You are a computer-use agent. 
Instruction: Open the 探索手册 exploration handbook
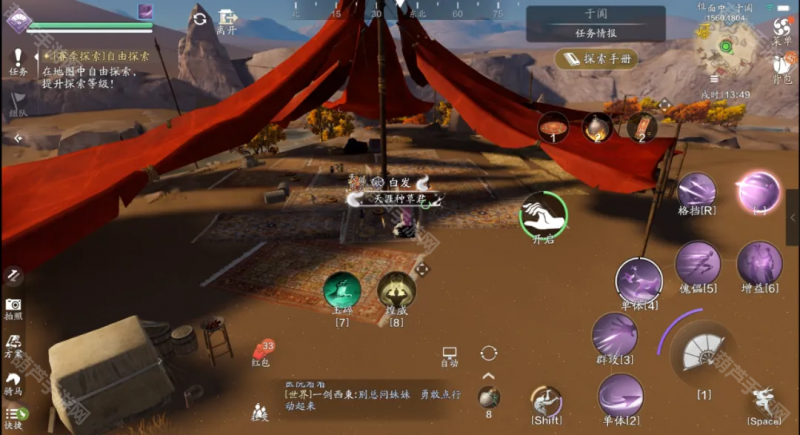pyautogui.click(x=596, y=59)
